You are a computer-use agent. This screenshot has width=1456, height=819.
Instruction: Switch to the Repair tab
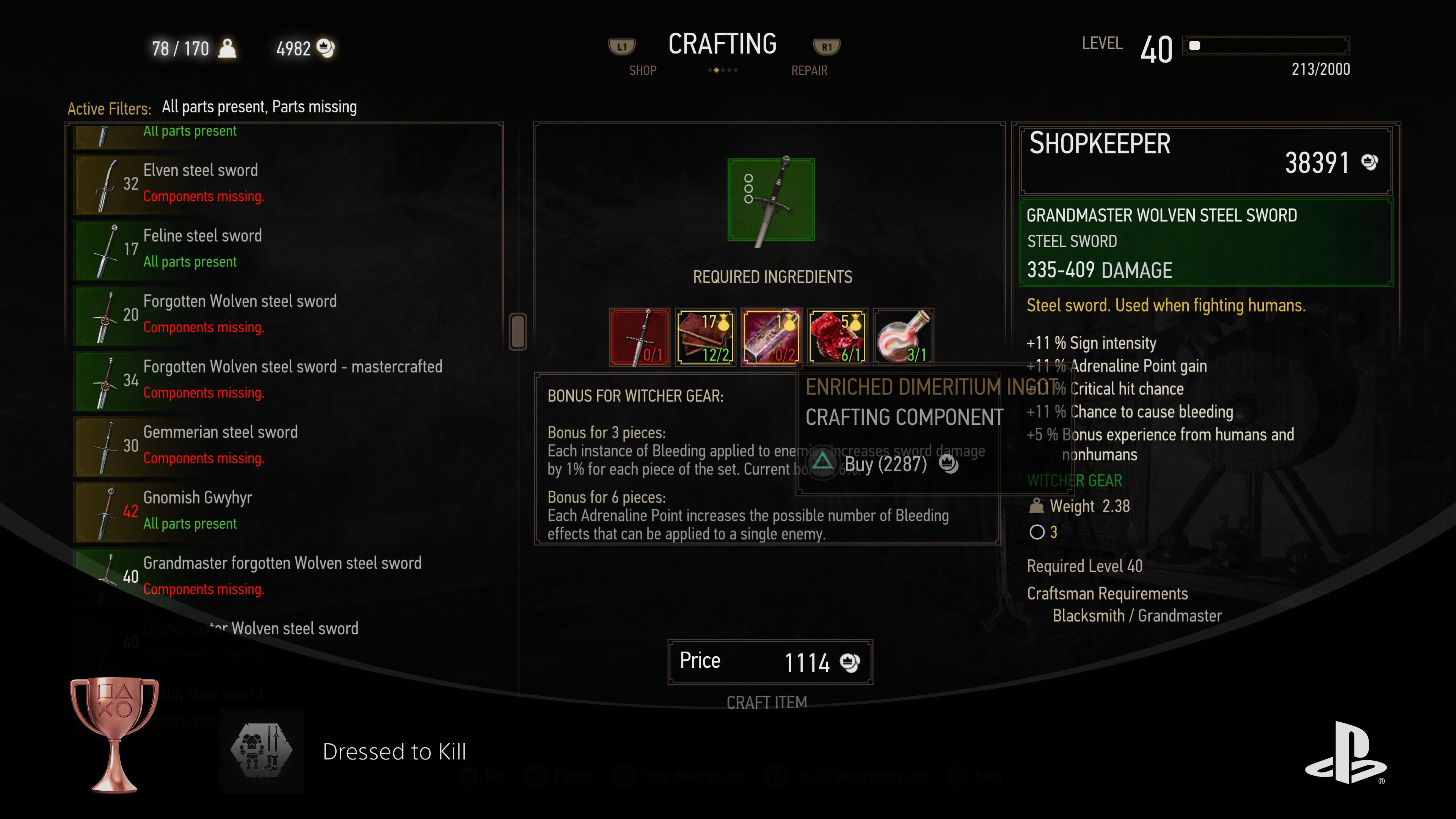tap(809, 71)
